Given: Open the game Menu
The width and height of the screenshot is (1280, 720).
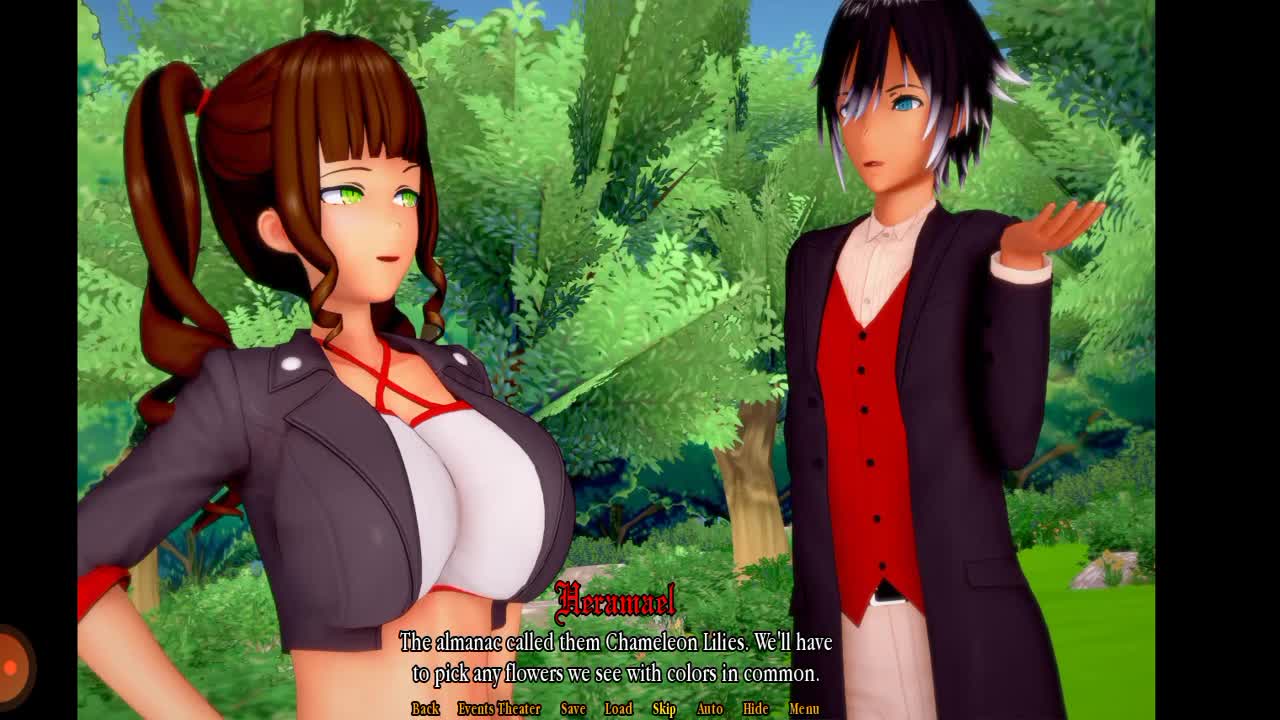Looking at the screenshot, I should click(804, 709).
